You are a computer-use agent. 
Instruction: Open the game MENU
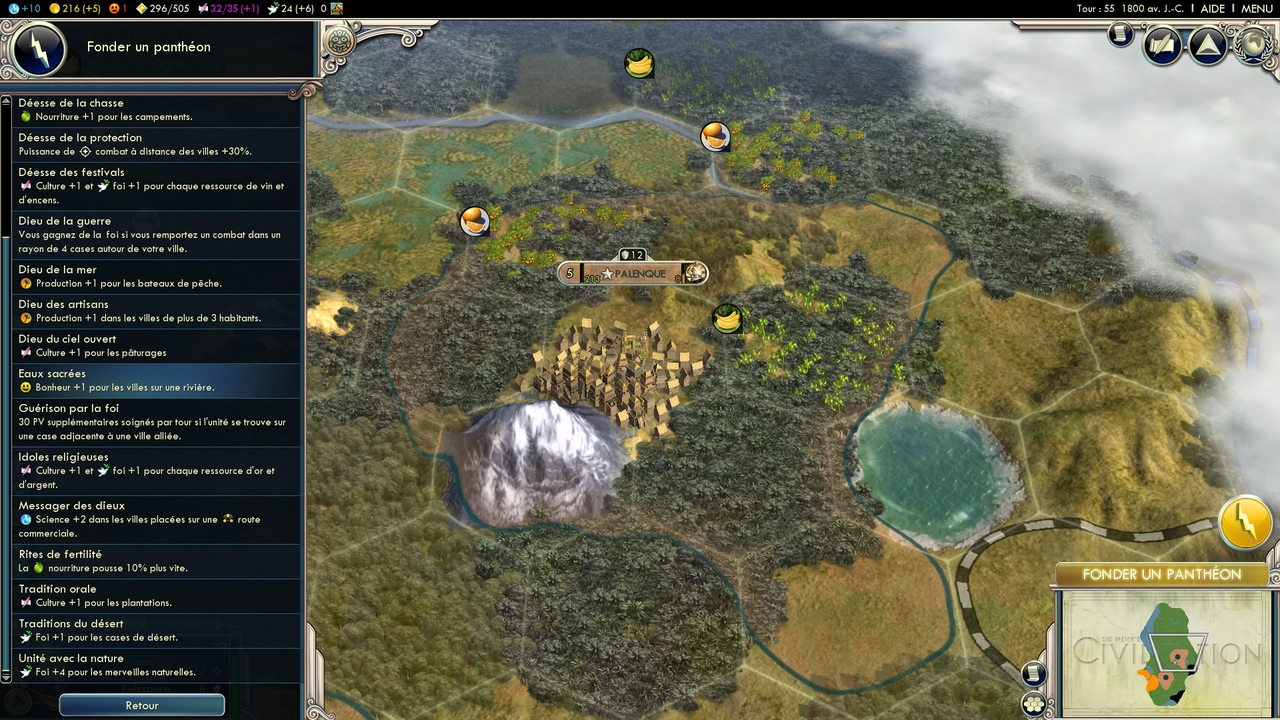pyautogui.click(x=1256, y=9)
